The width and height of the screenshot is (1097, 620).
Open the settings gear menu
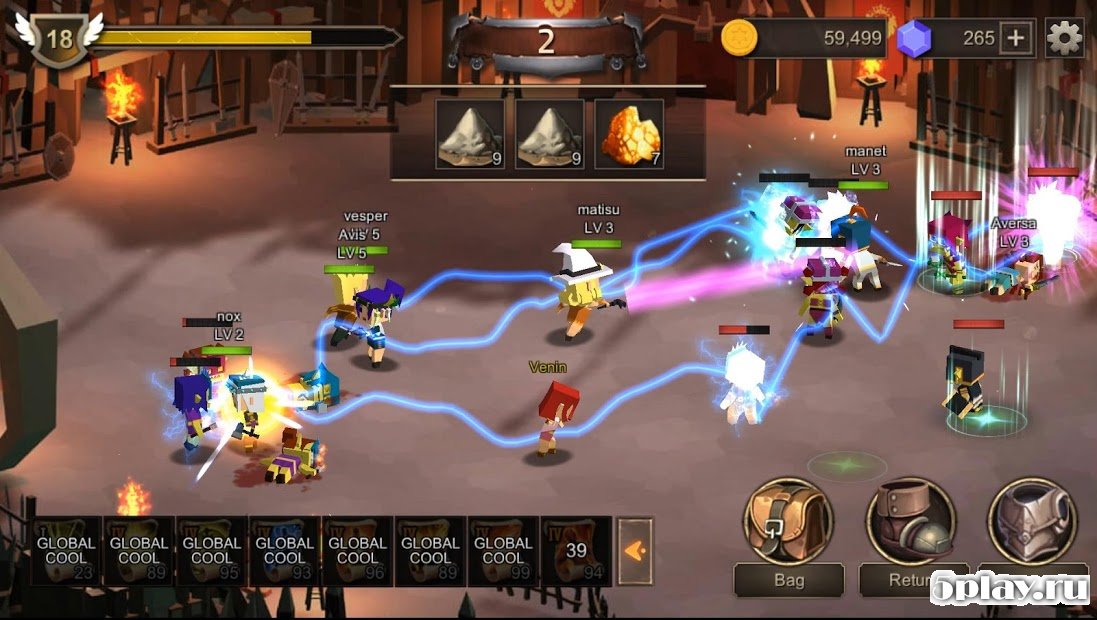click(x=1064, y=38)
